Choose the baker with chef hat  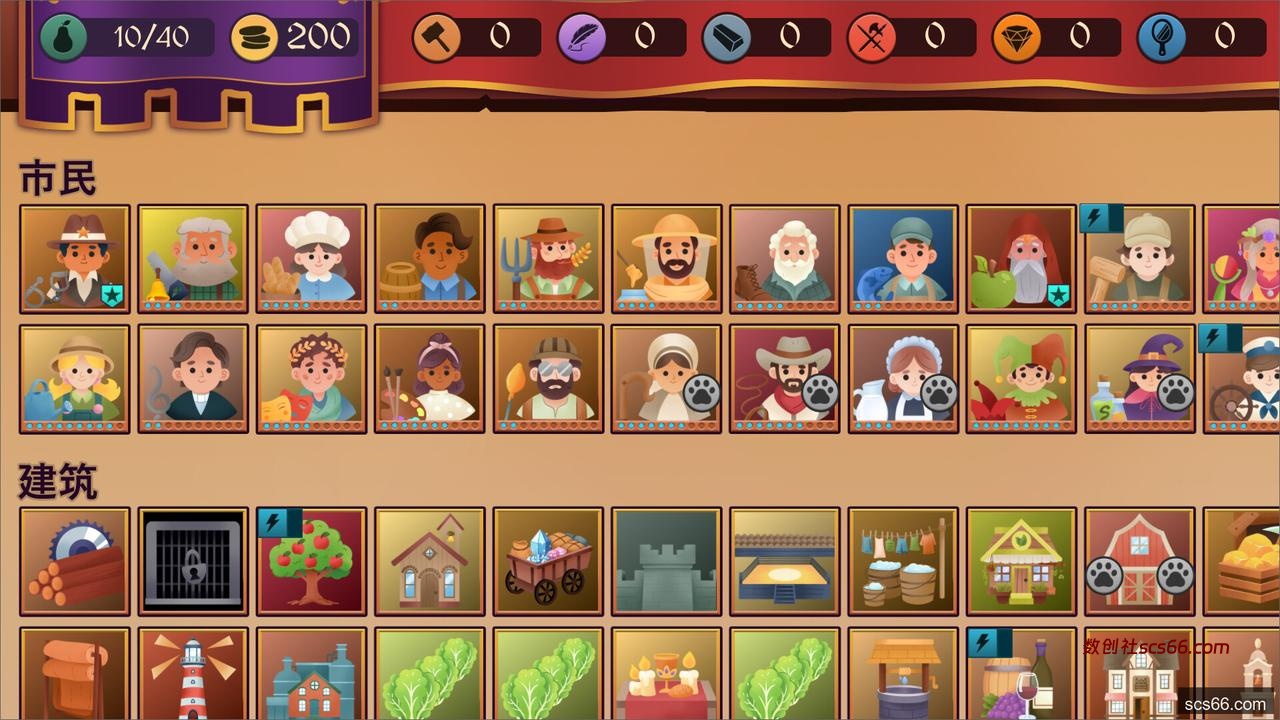click(311, 260)
